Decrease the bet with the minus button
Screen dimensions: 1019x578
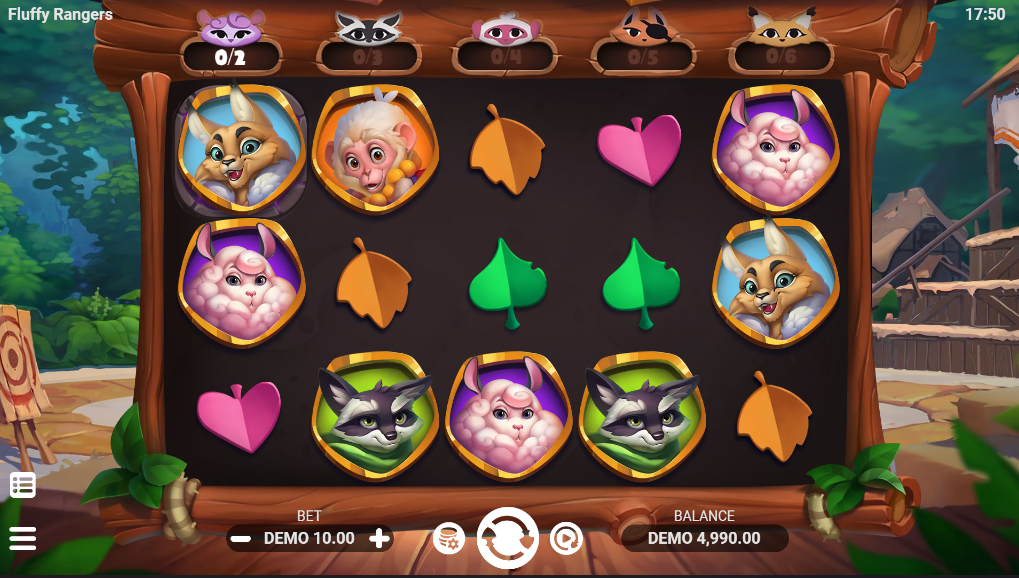pos(240,538)
